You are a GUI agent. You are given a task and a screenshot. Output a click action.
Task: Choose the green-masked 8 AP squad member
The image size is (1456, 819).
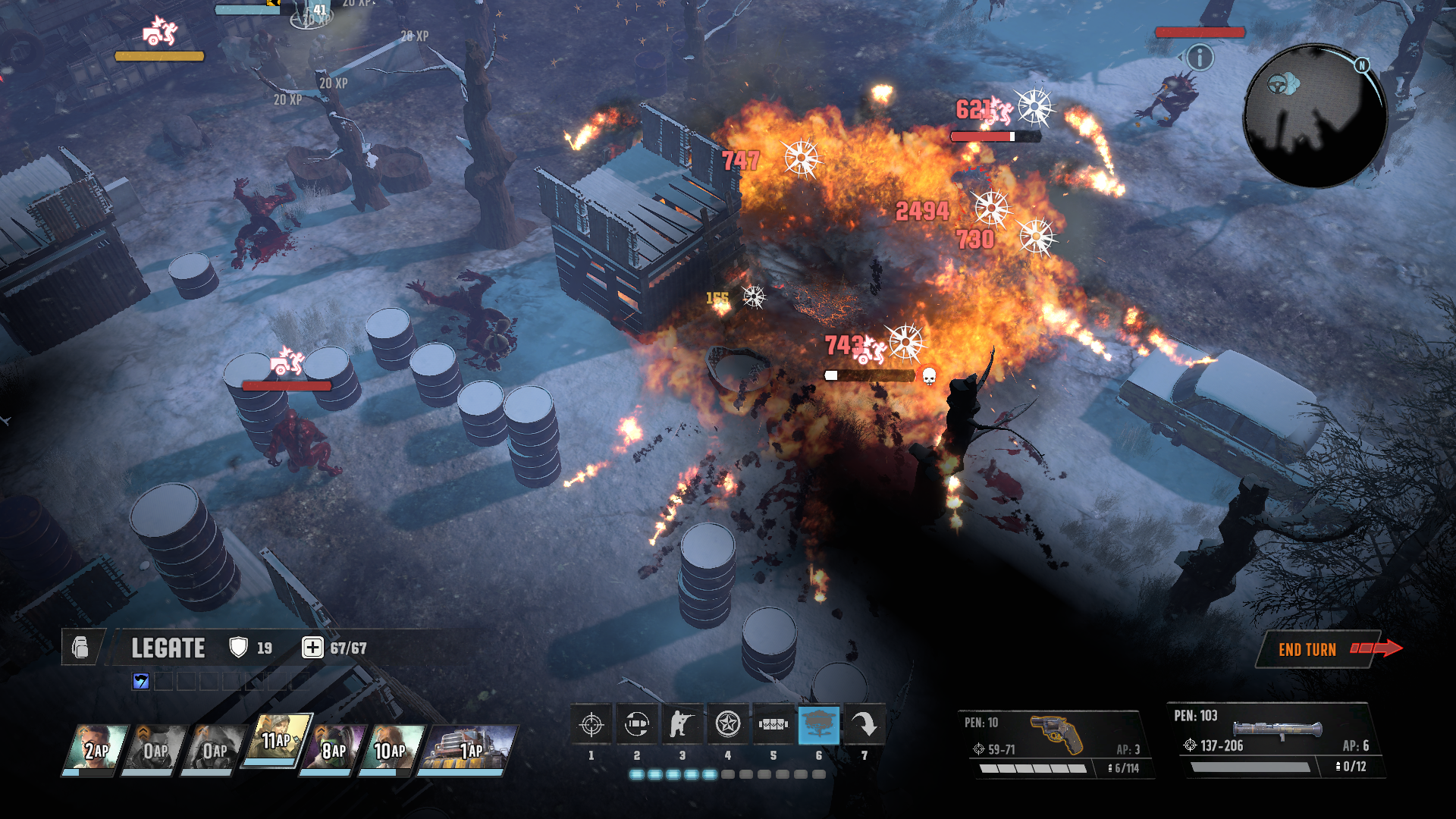pyautogui.click(x=332, y=749)
